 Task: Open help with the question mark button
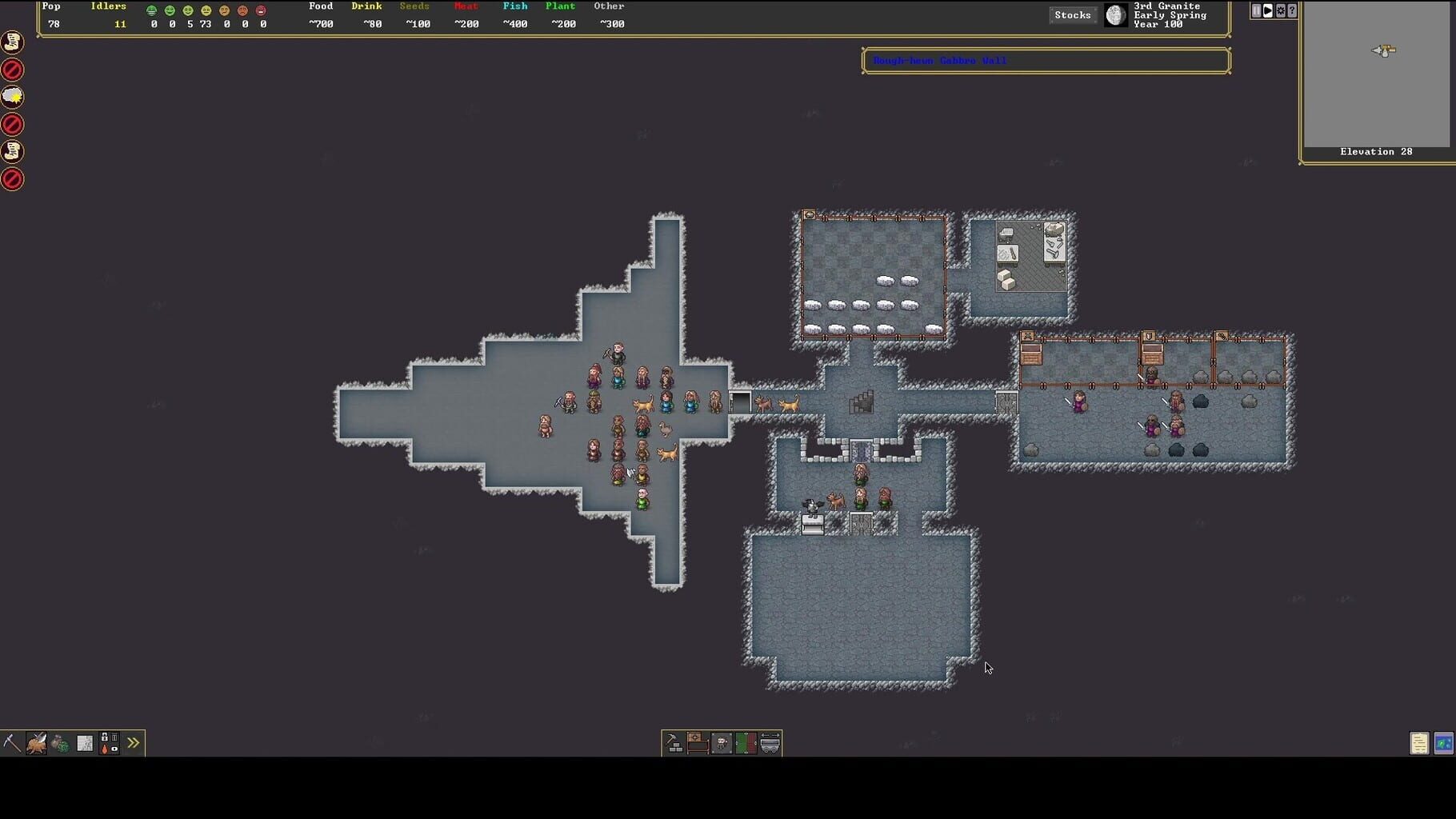click(x=1293, y=10)
